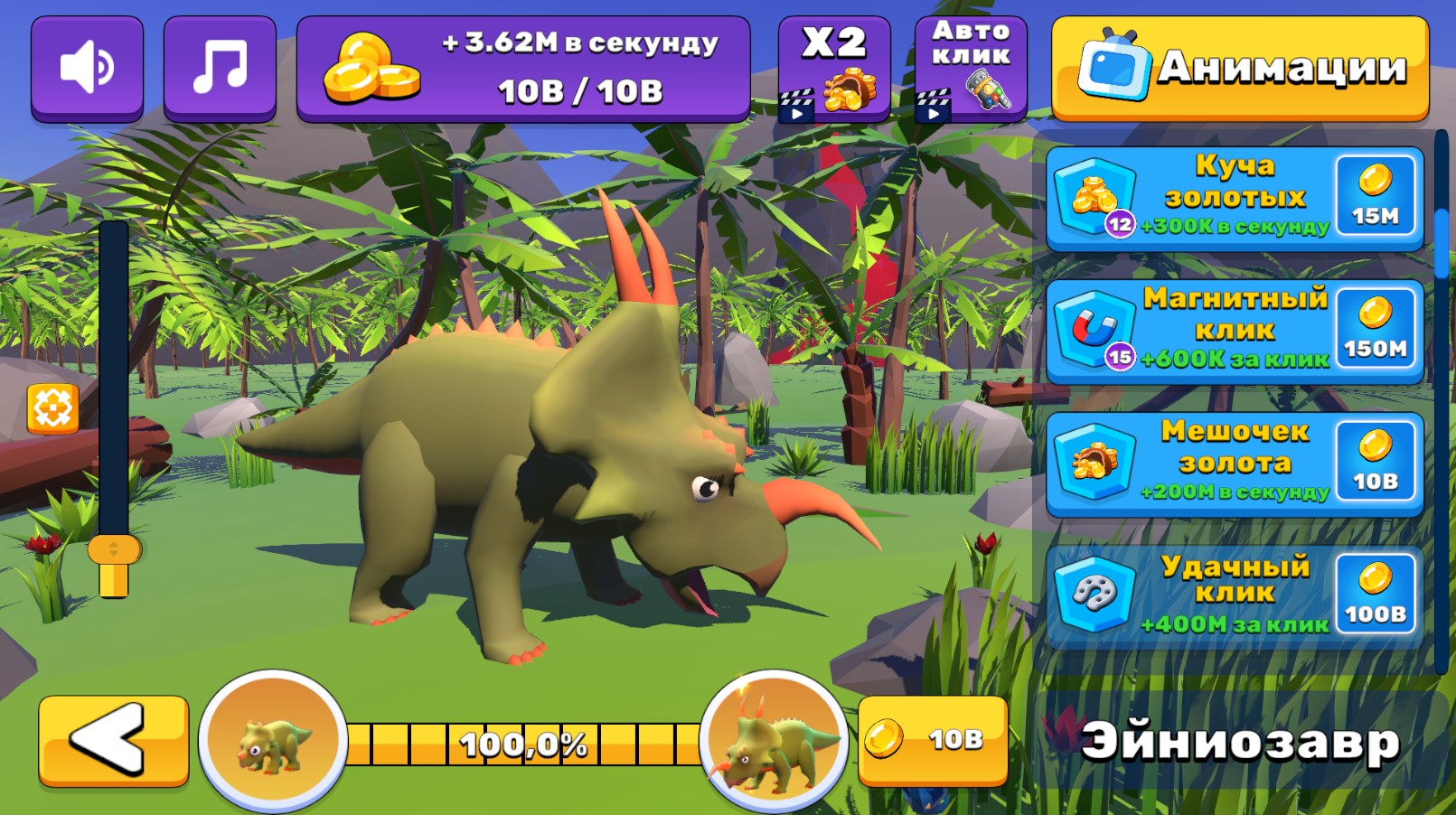Open the Анимации panel

point(1241,65)
